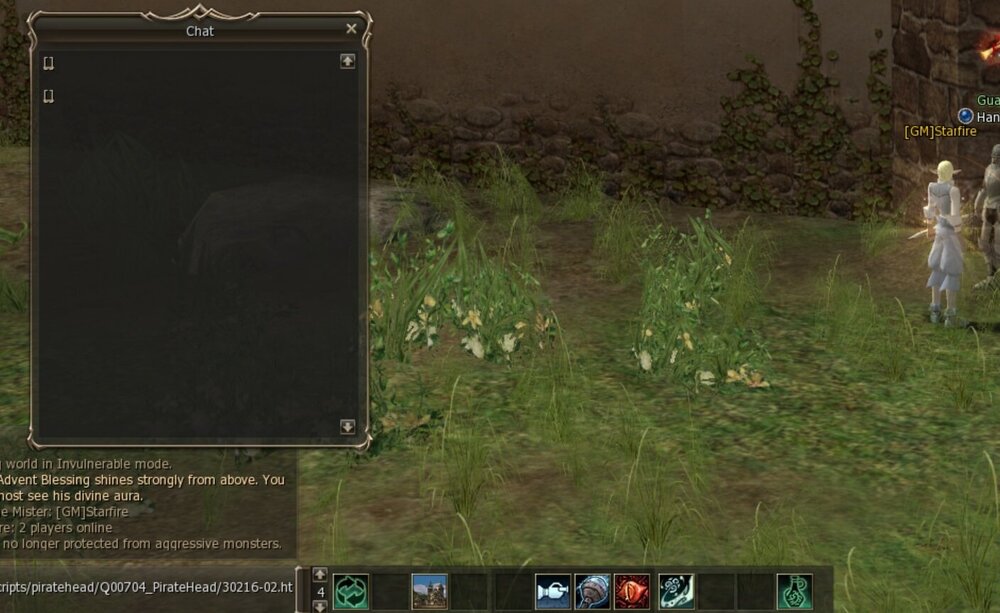1000x613 pixels.
Task: Switch hotbar to the next page
Action: 320,606
